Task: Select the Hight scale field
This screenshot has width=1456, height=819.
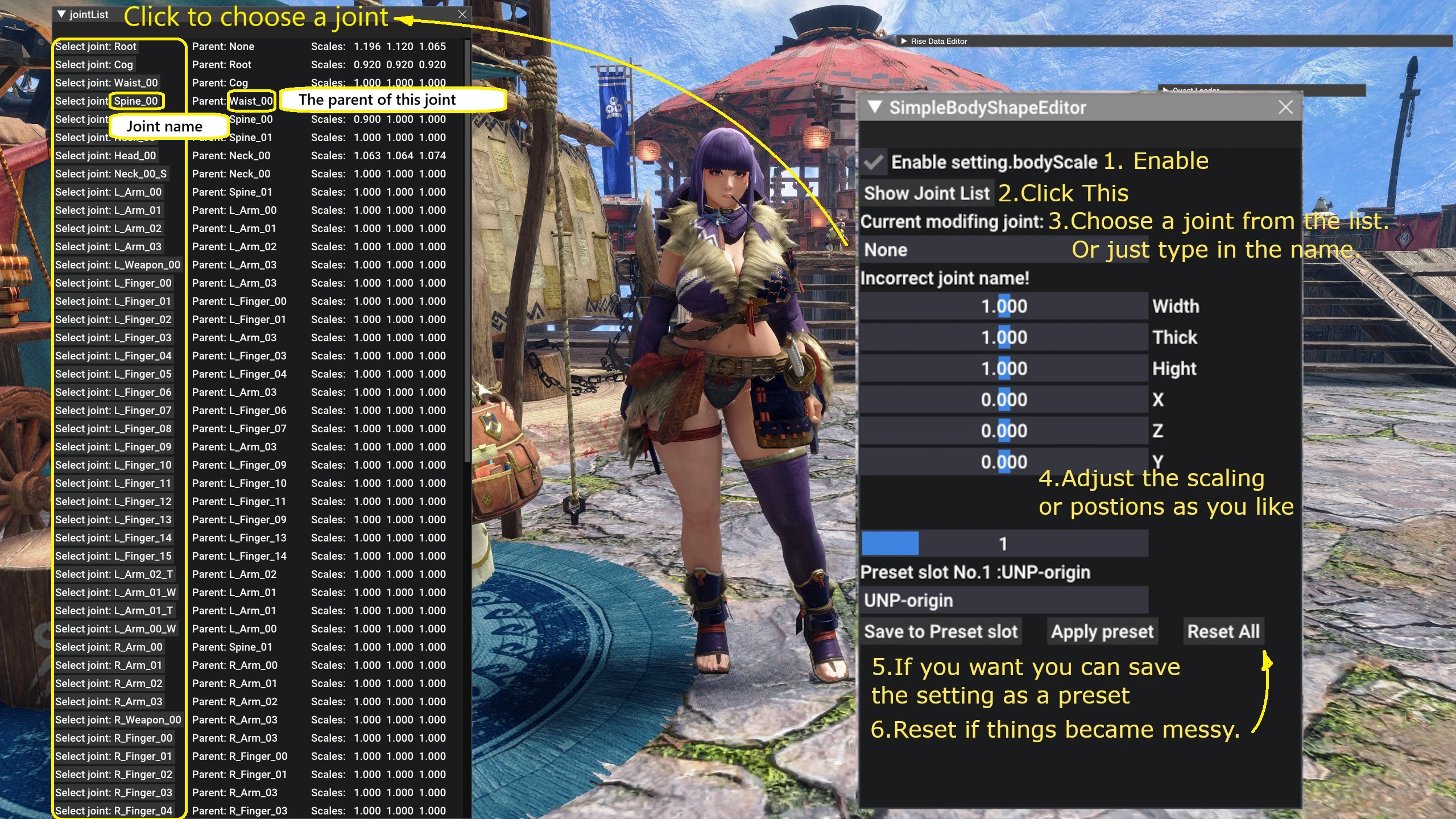Action: pyautogui.click(x=1004, y=369)
